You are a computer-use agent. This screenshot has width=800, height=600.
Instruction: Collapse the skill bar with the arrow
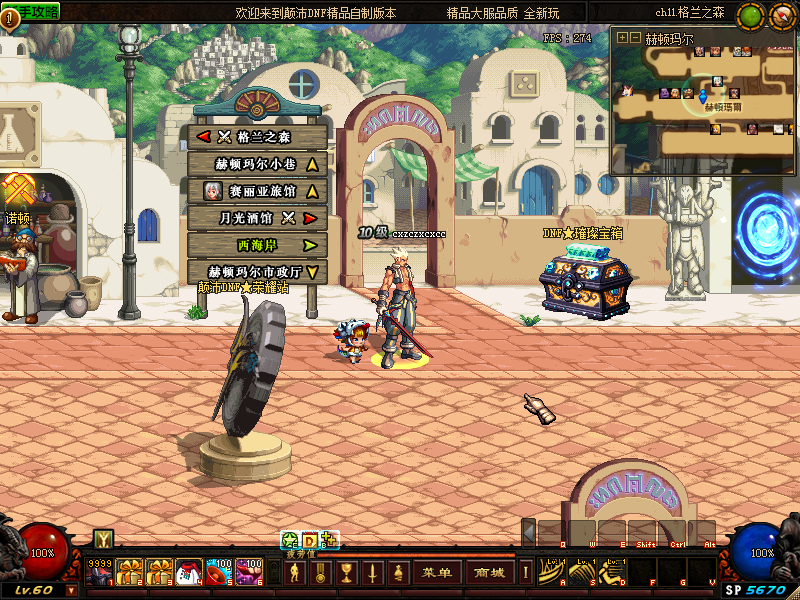[528, 531]
